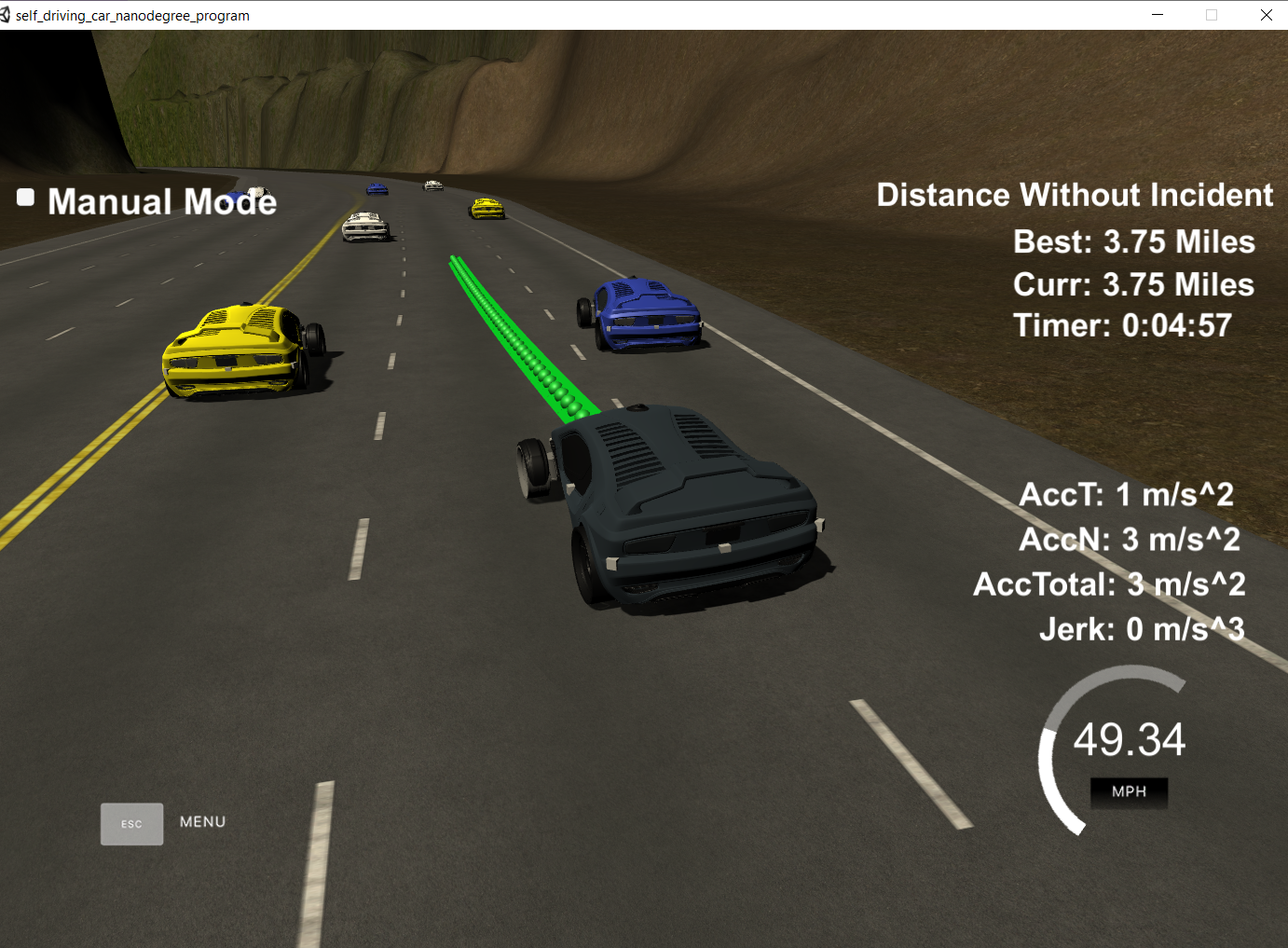This screenshot has height=948, width=1288.
Task: Click the MPH unit badge under the speed
Action: [x=1128, y=793]
